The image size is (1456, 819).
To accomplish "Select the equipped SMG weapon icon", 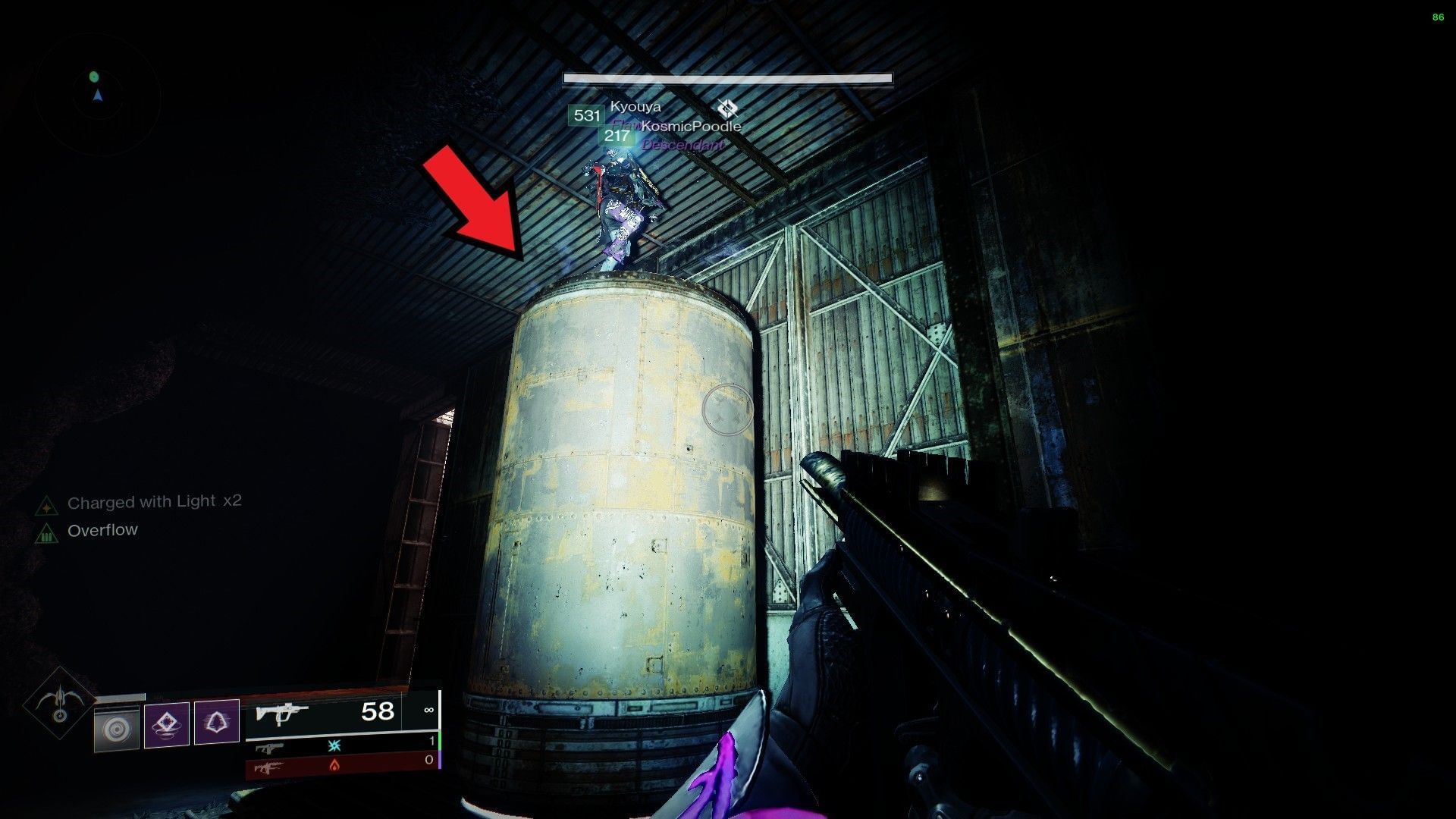I will click(281, 713).
